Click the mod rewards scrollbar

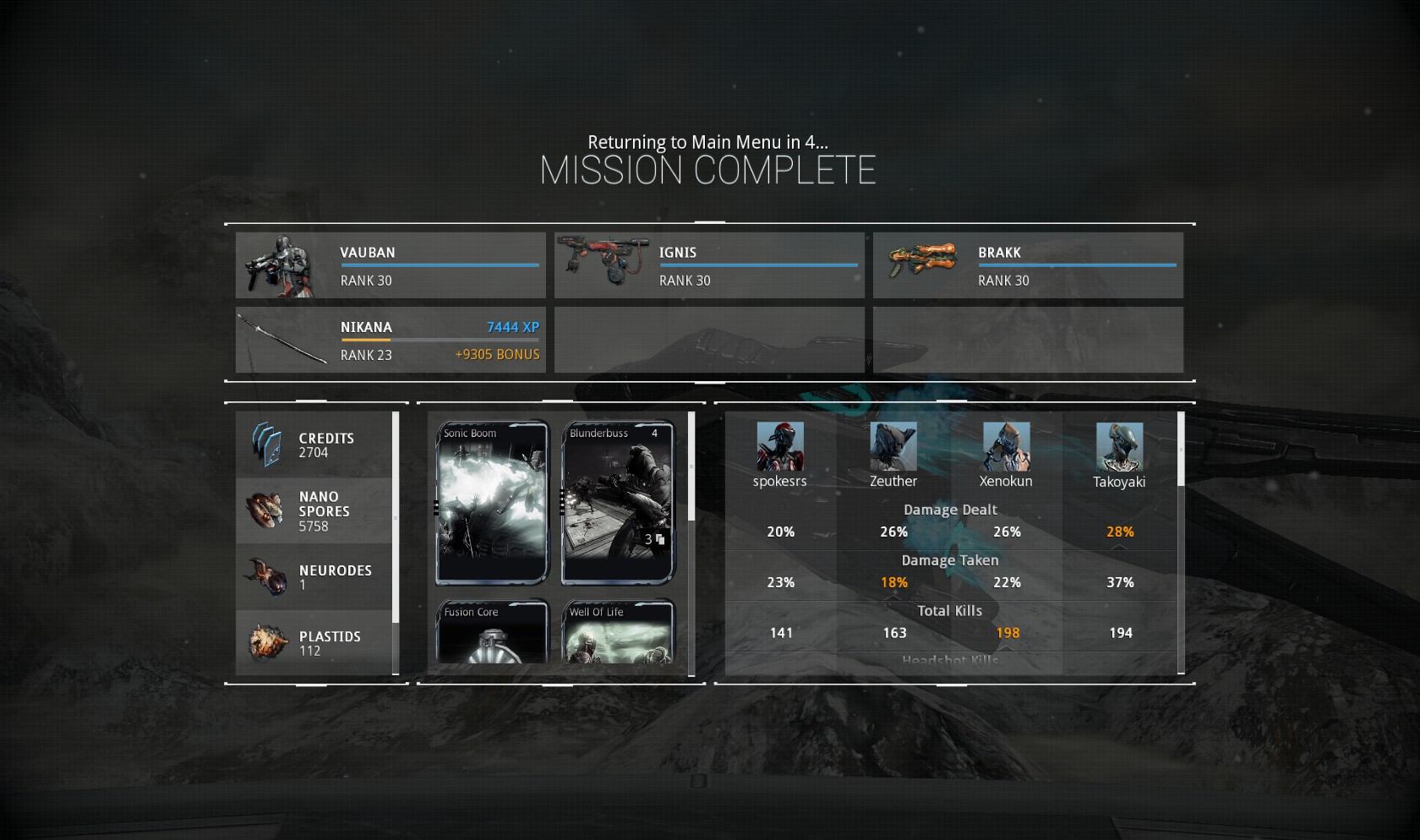pos(691,466)
